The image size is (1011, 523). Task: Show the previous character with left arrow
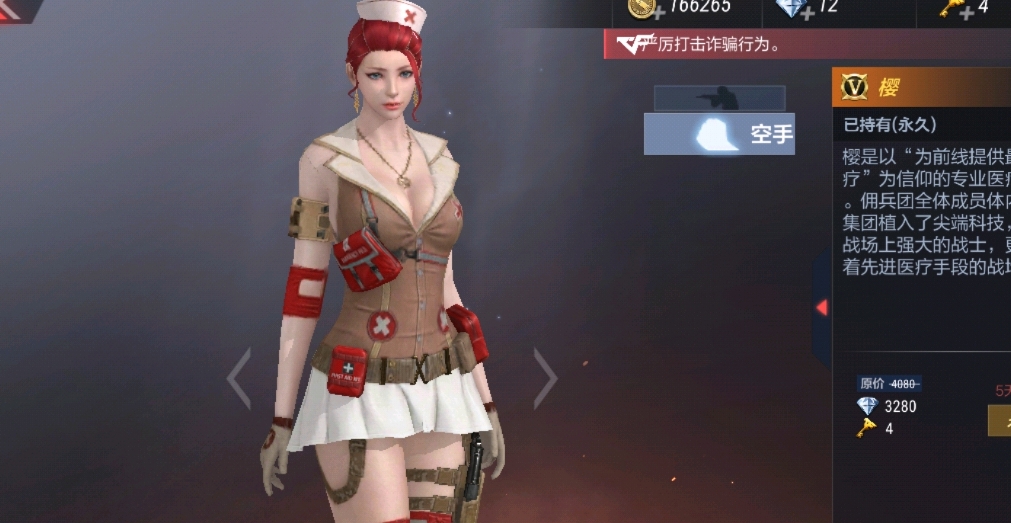coord(238,378)
